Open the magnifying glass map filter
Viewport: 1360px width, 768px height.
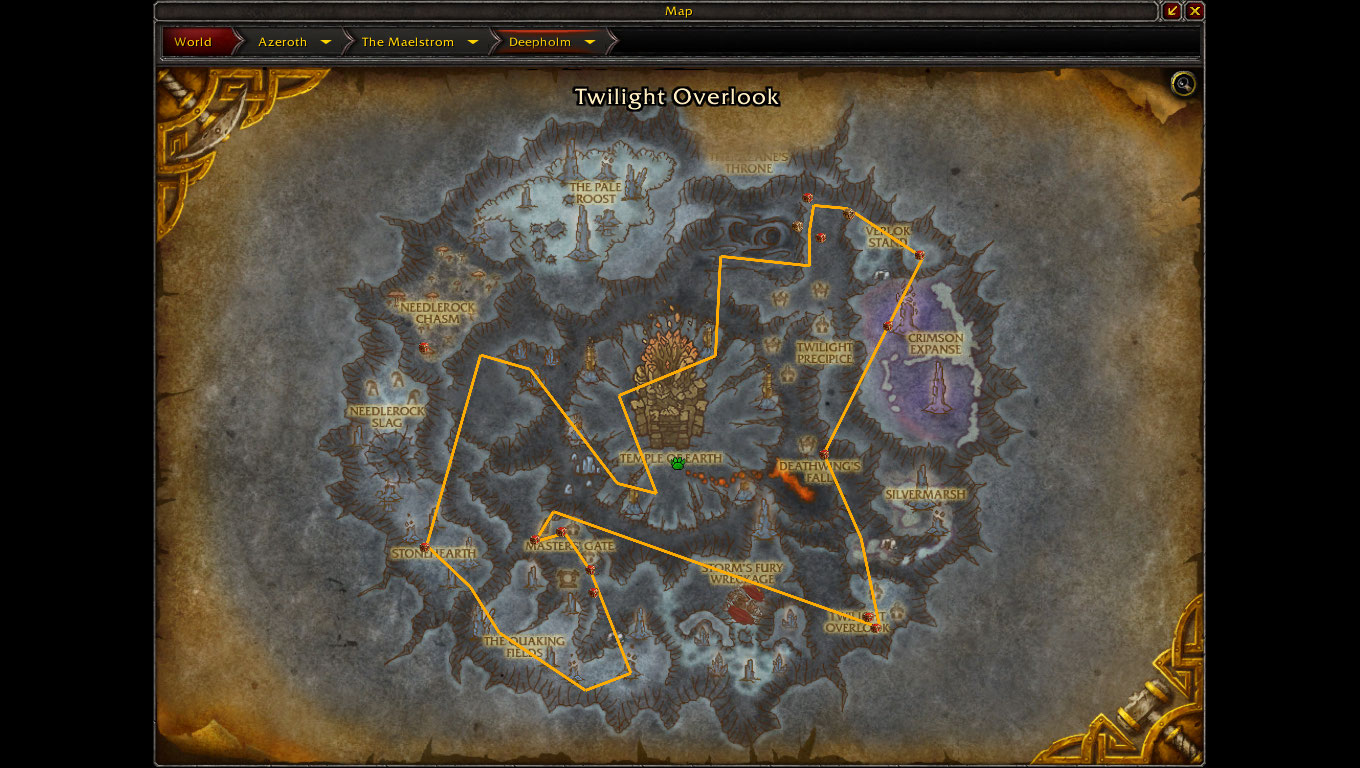1183,84
